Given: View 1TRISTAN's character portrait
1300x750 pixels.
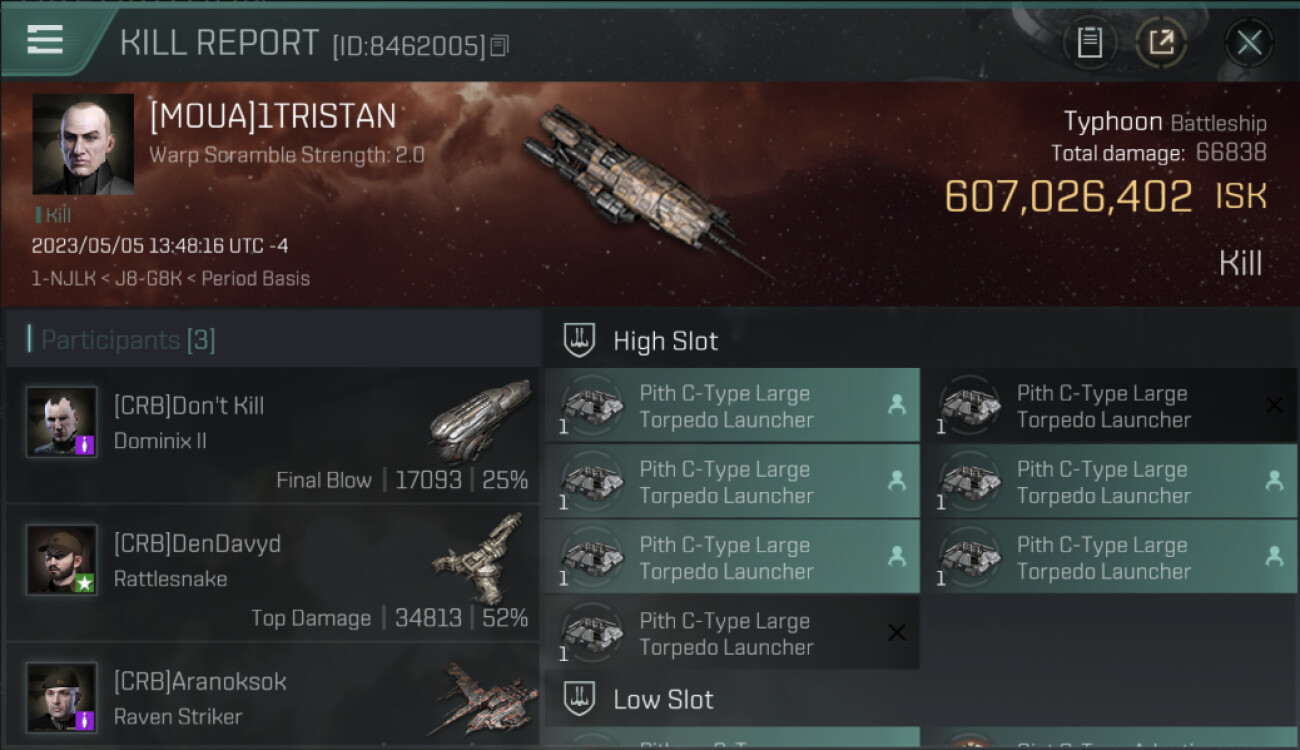Looking at the screenshot, I should (x=83, y=144).
